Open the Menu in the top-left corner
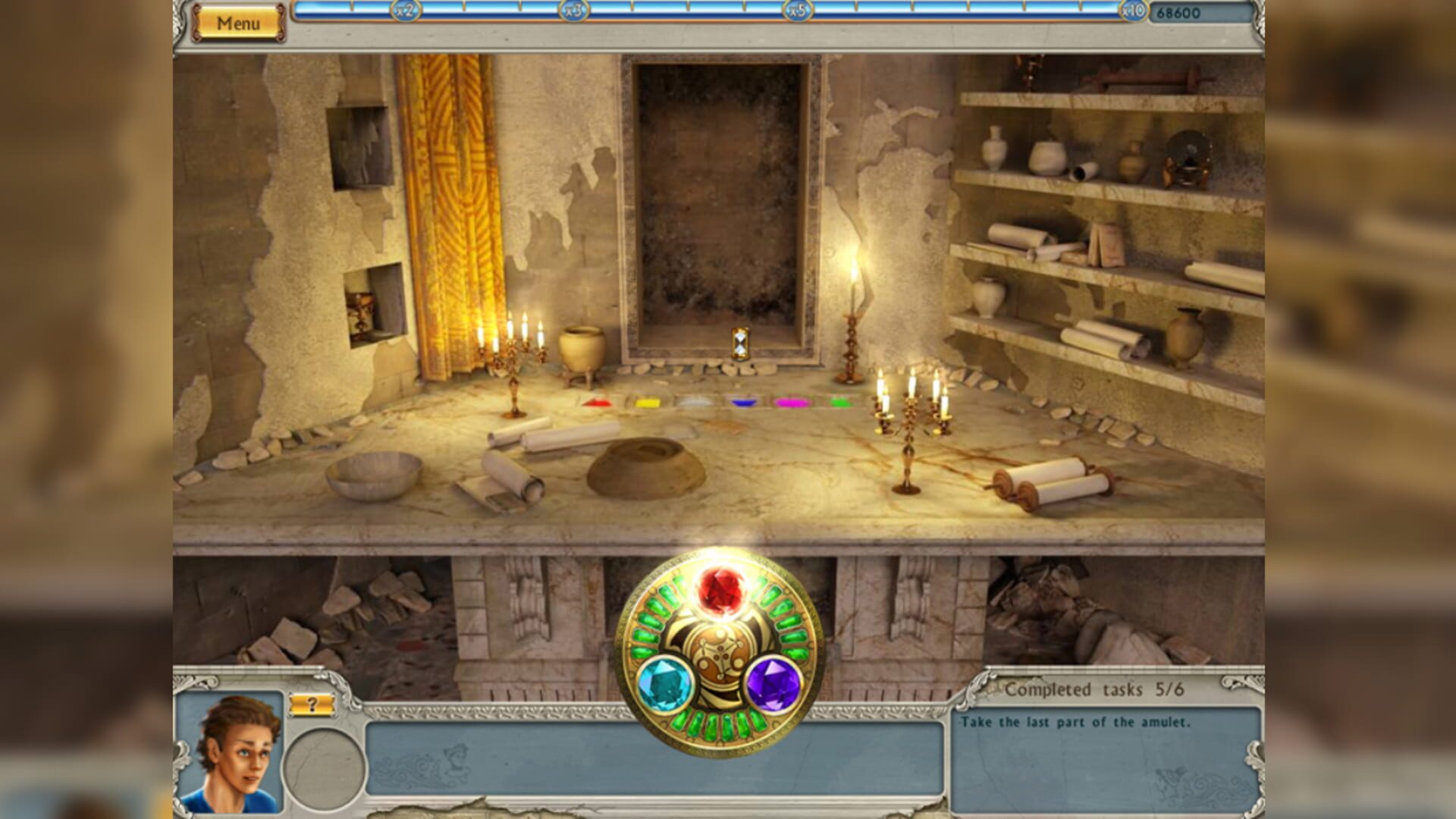The image size is (1456, 819). 239,21
